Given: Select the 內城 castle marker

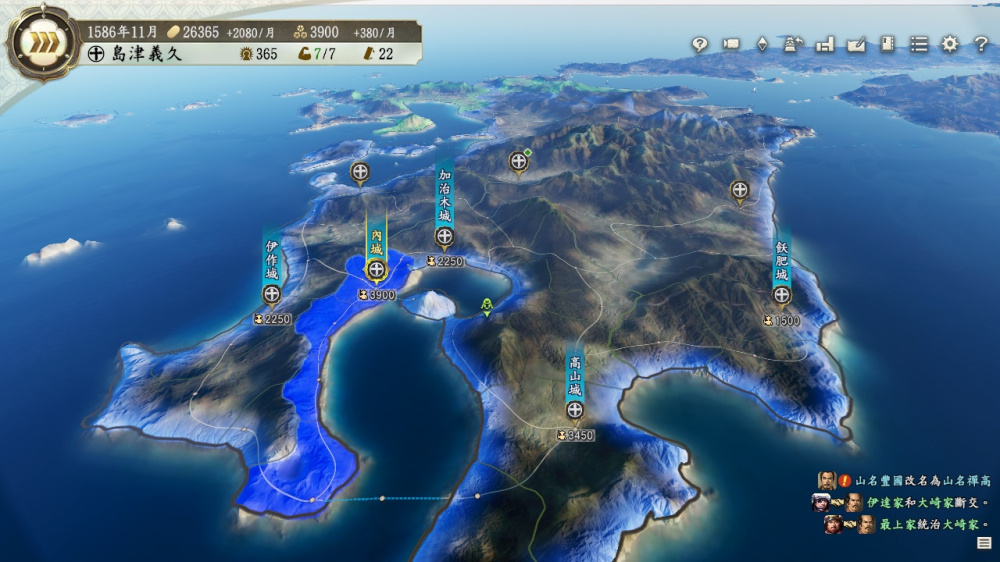Looking at the screenshot, I should click(376, 270).
